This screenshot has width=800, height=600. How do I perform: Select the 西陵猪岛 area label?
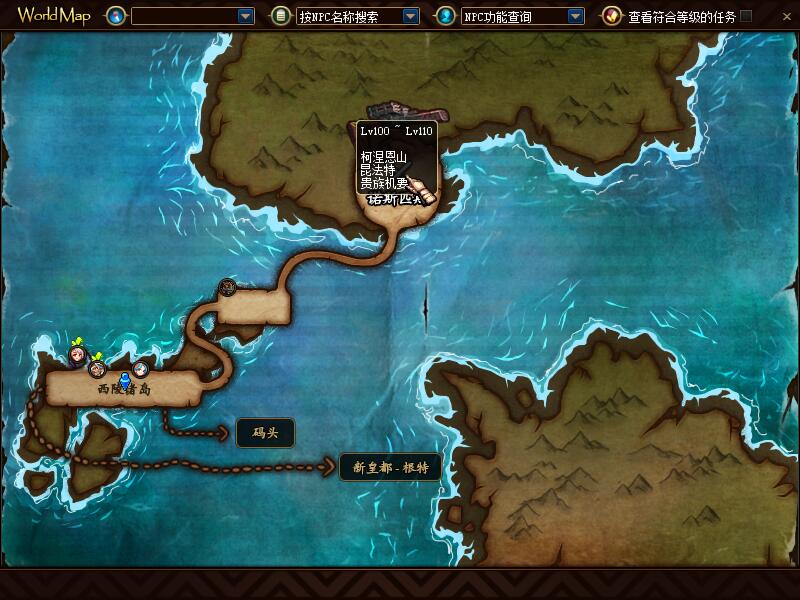click(124, 390)
